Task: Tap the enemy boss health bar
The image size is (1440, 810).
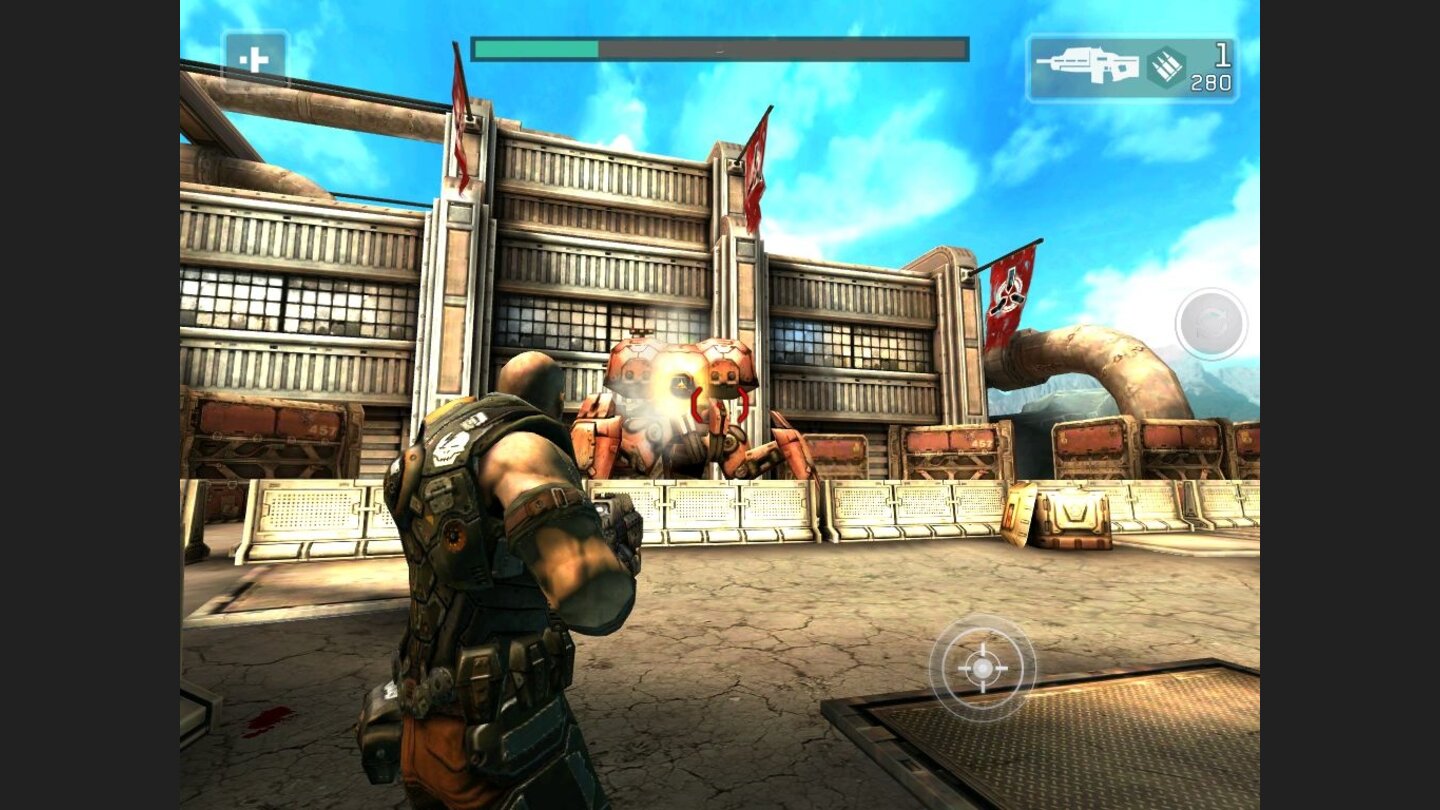Action: (717, 46)
